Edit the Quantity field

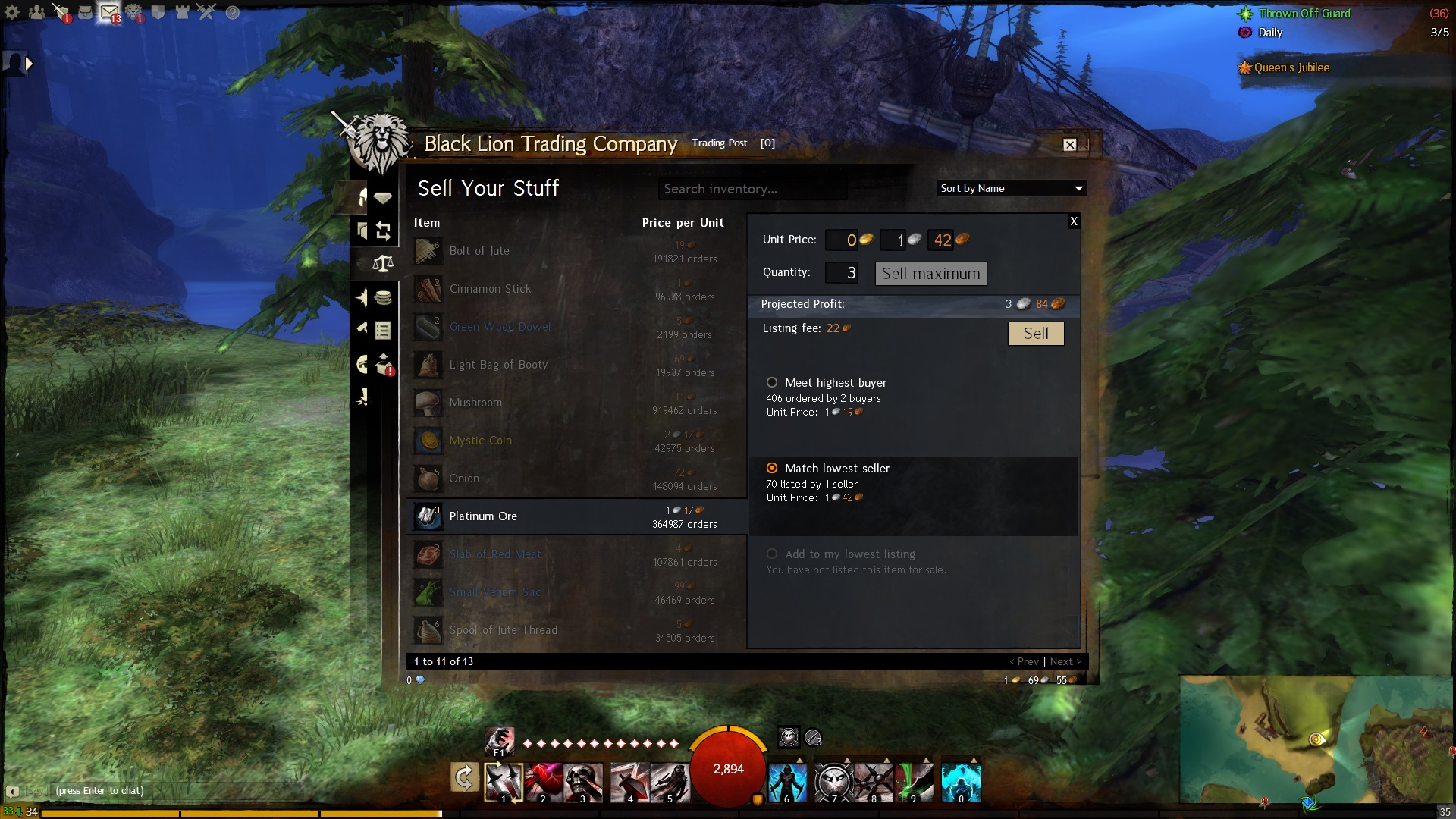(842, 273)
